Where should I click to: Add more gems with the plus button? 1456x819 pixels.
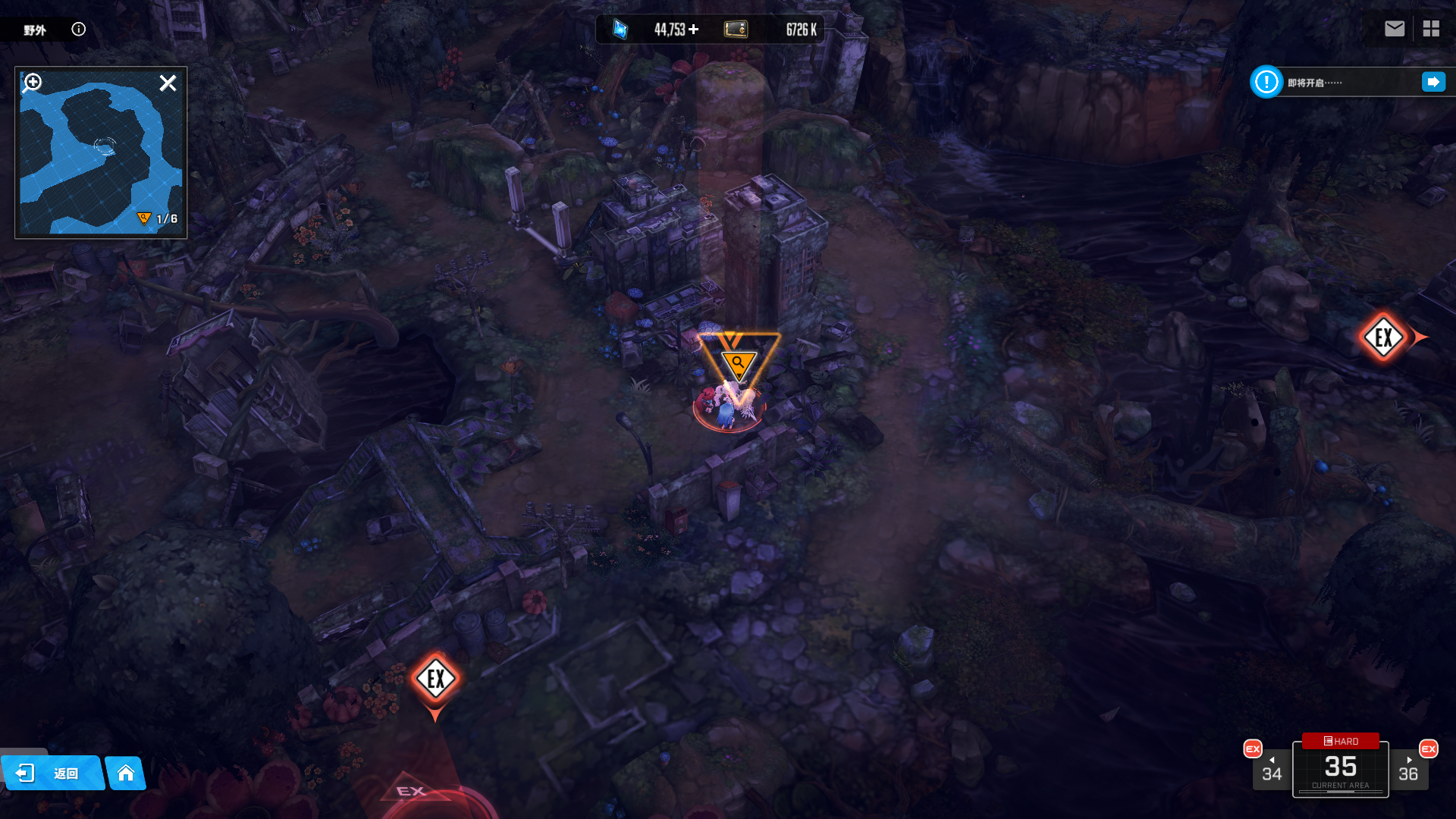[694, 29]
